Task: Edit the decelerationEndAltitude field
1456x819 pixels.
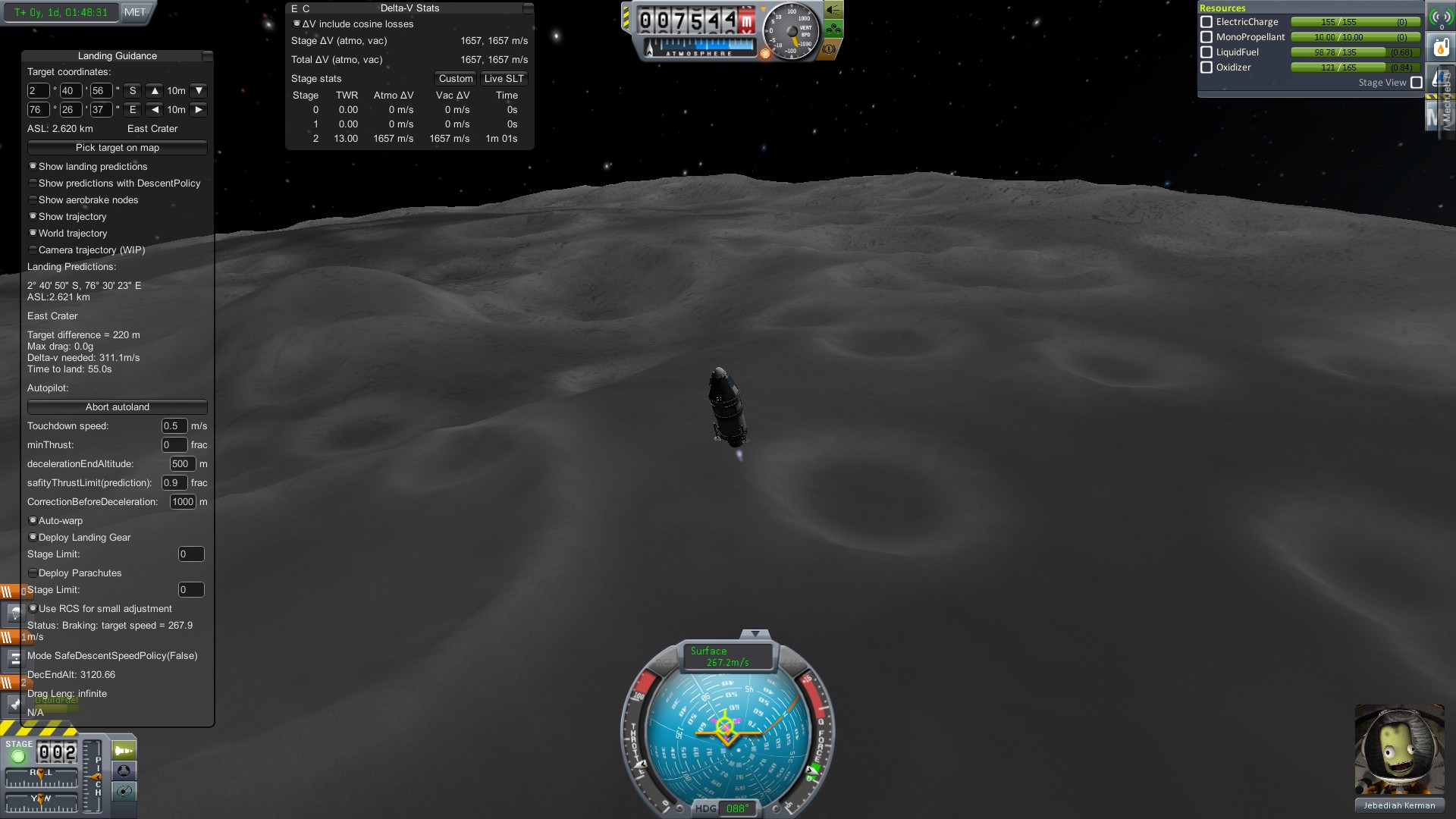Action: pos(182,464)
